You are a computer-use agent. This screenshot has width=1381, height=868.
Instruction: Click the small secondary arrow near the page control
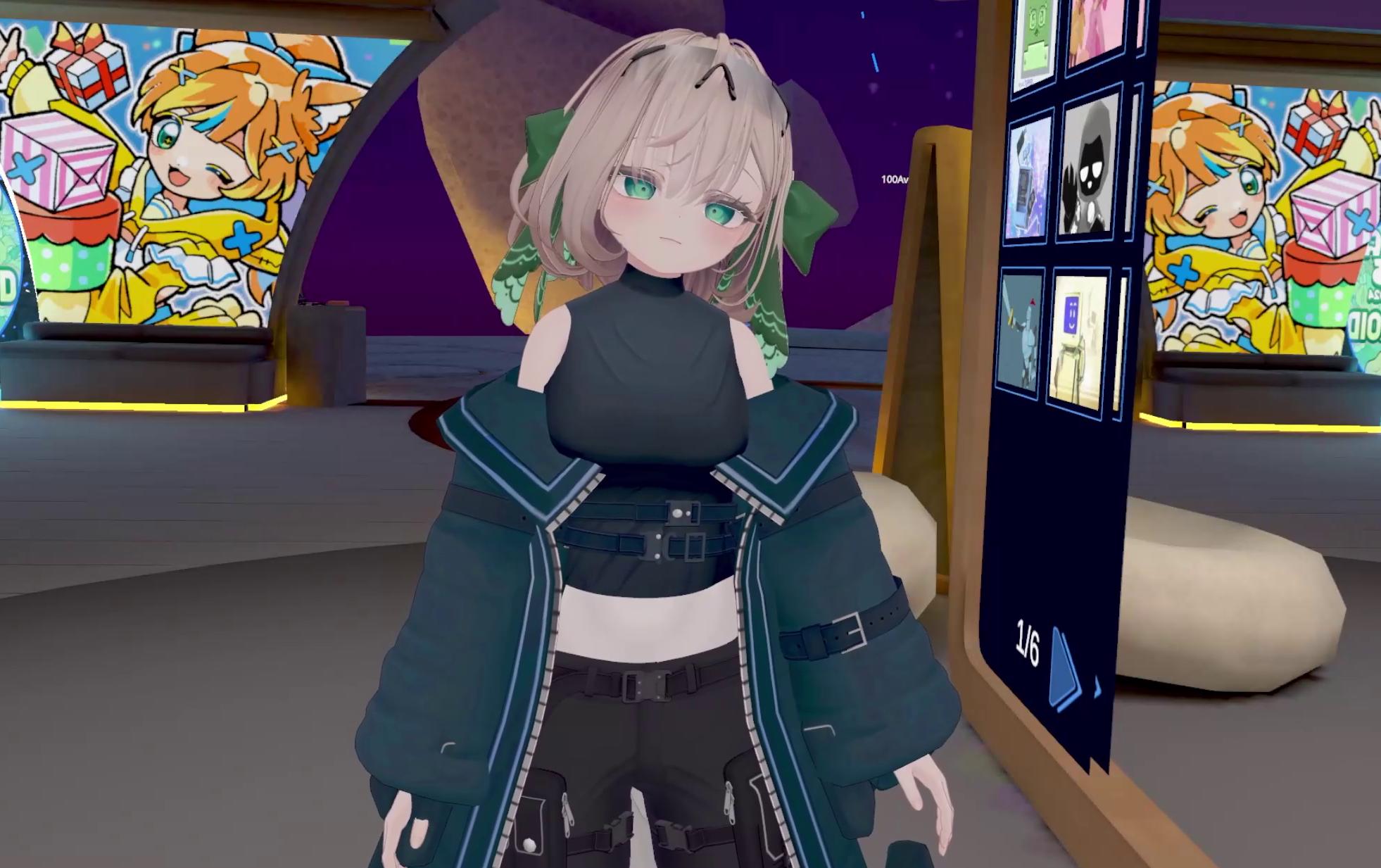pyautogui.click(x=1097, y=686)
